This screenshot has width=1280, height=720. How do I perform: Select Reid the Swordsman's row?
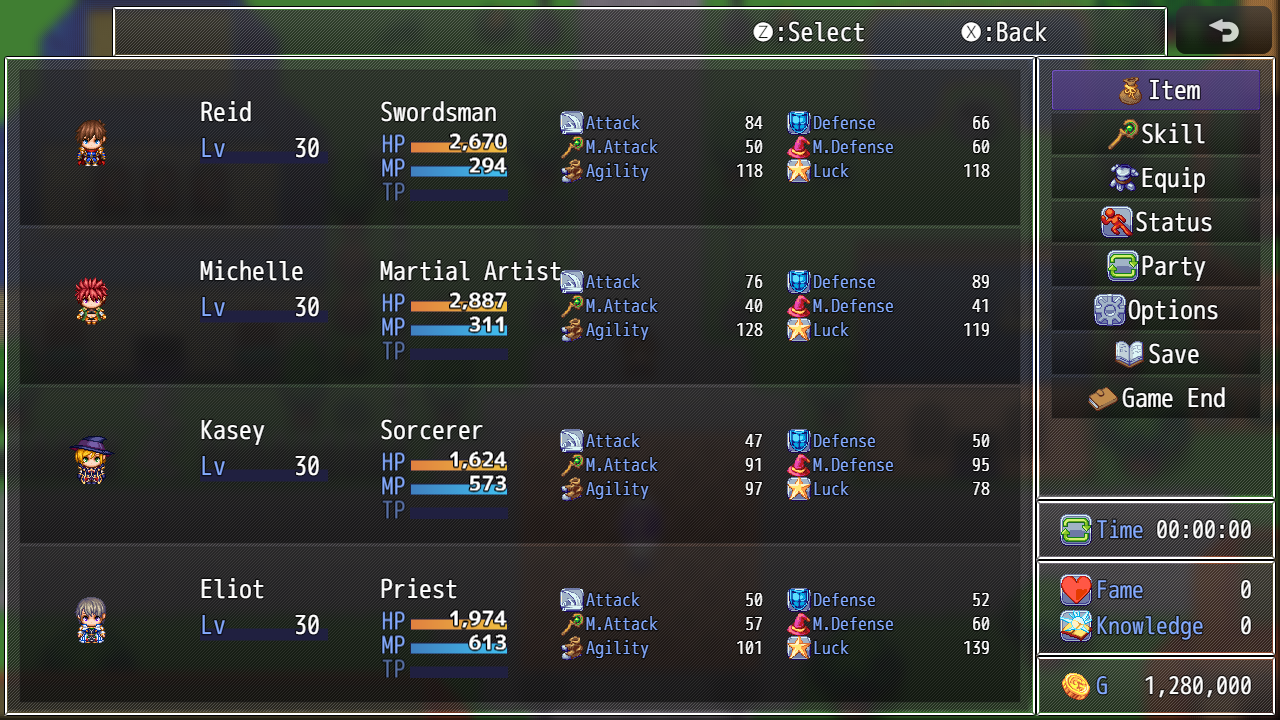click(520, 146)
